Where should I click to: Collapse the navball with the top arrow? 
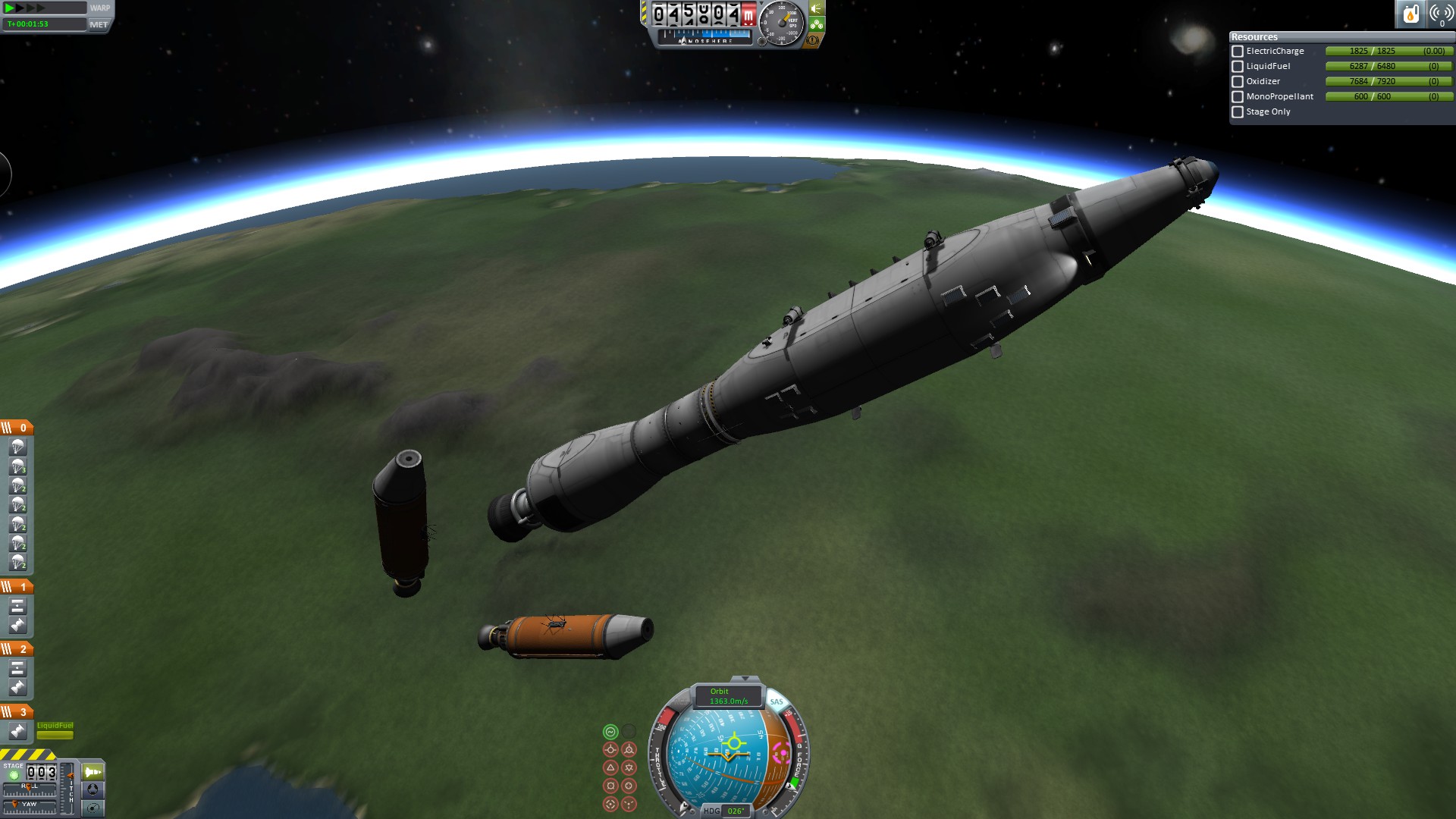tap(745, 679)
